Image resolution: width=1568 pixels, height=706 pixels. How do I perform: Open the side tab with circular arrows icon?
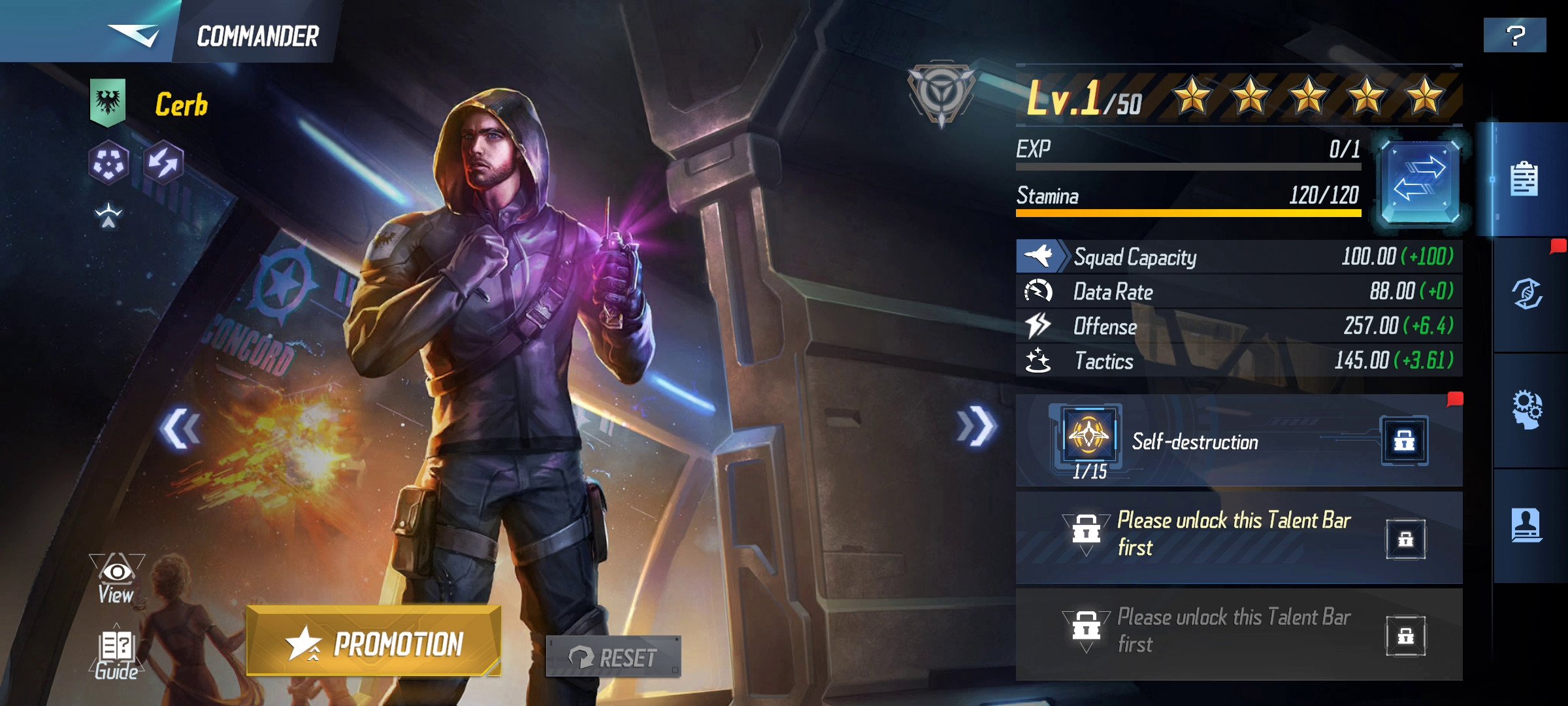pyautogui.click(x=1527, y=295)
